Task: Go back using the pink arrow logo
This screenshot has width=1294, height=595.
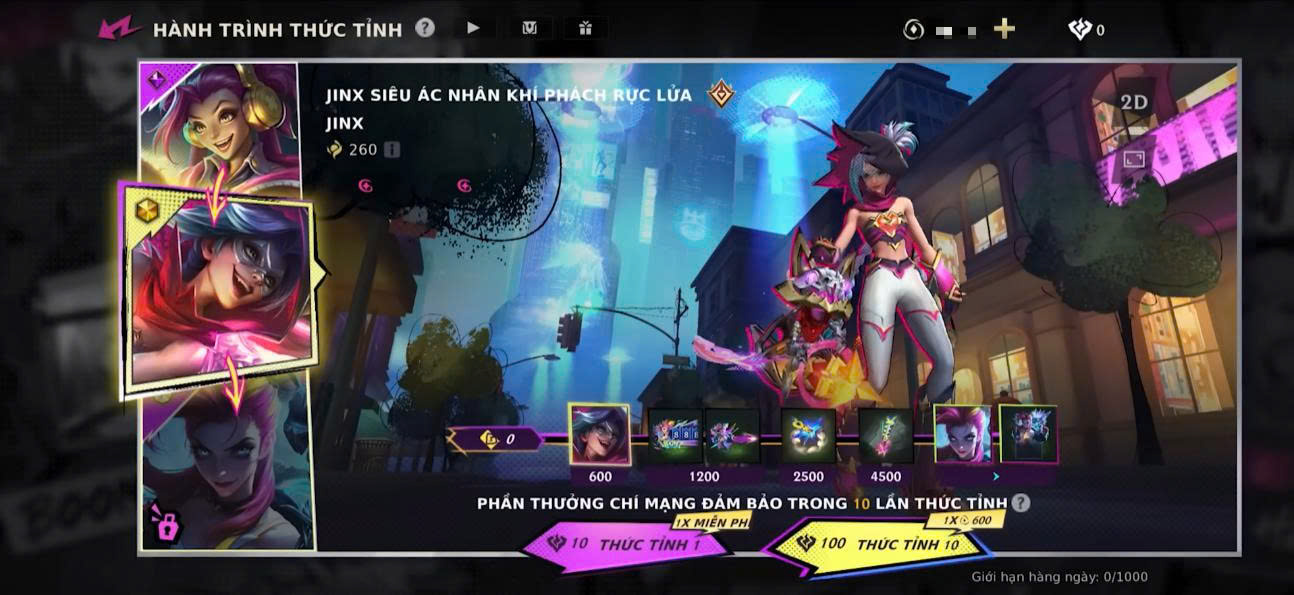Action: (119, 28)
